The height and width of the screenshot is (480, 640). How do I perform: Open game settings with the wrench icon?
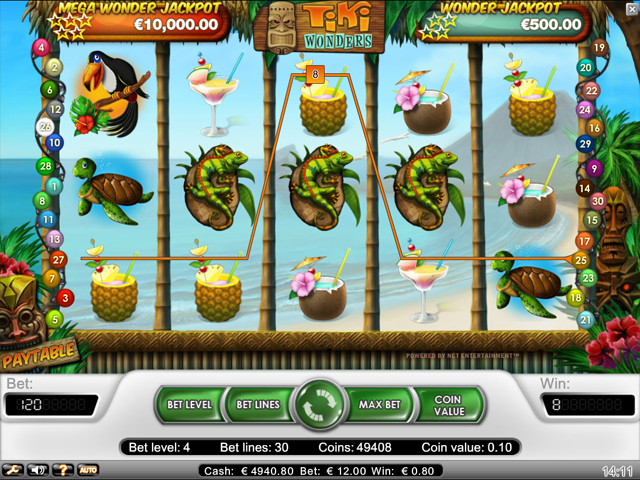pos(13,469)
